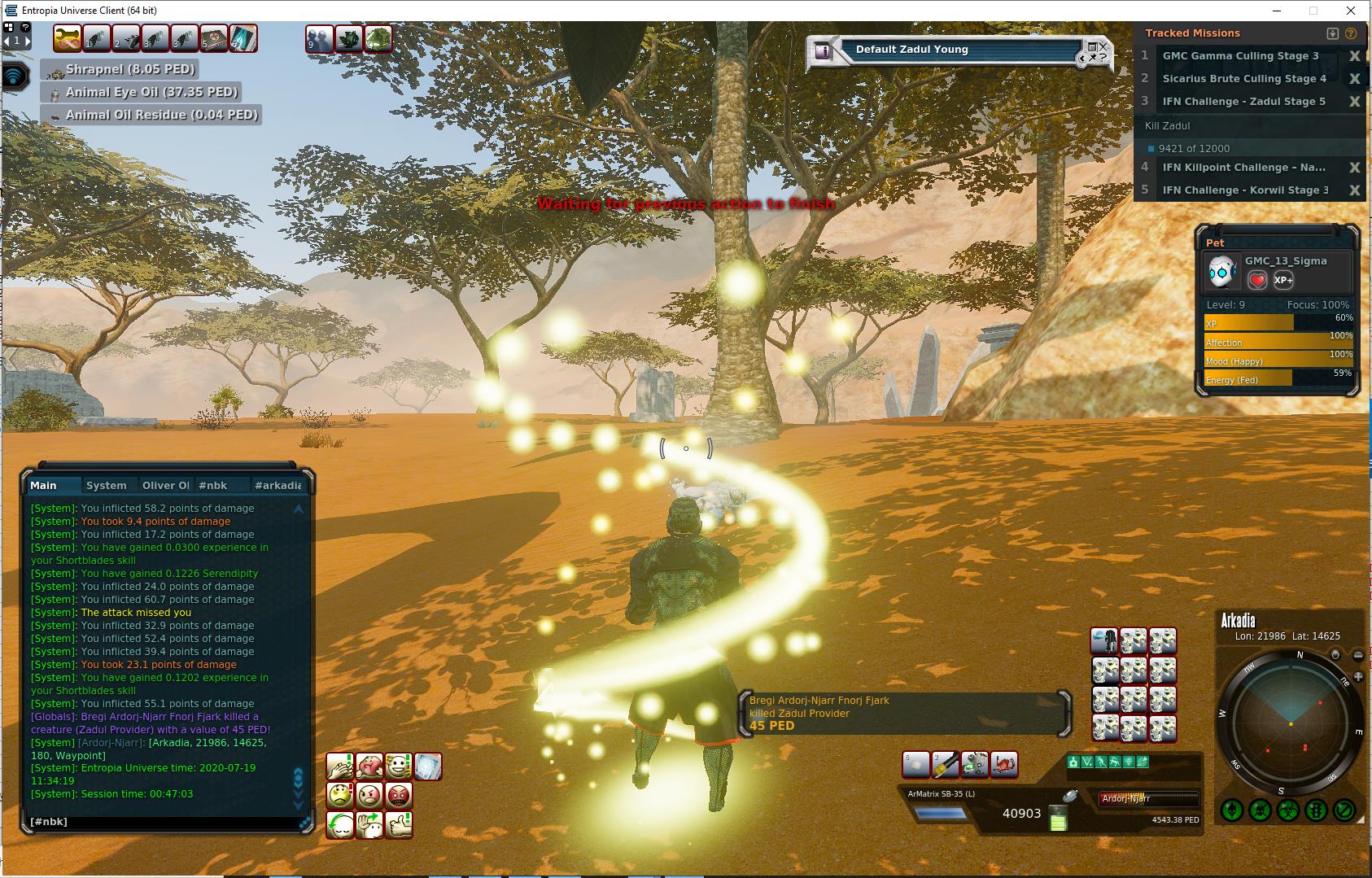Click the pet's red heart button

(x=1257, y=280)
